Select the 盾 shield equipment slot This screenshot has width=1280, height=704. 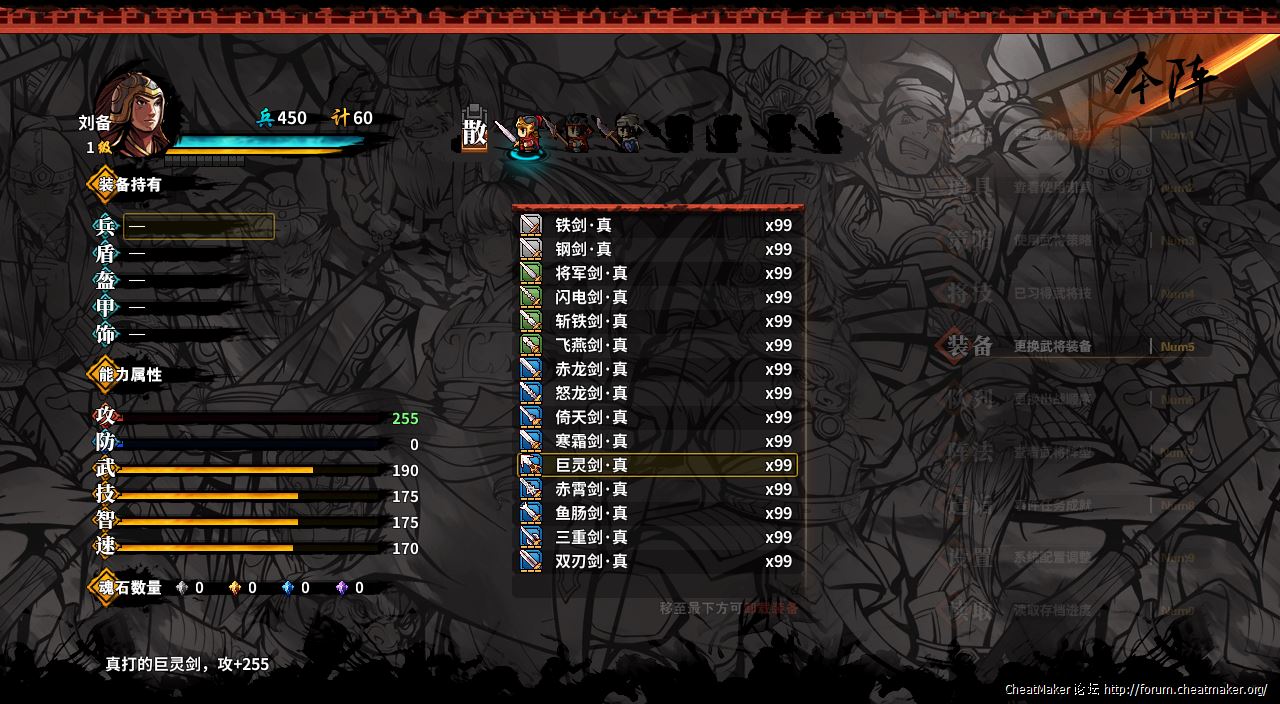(180, 254)
